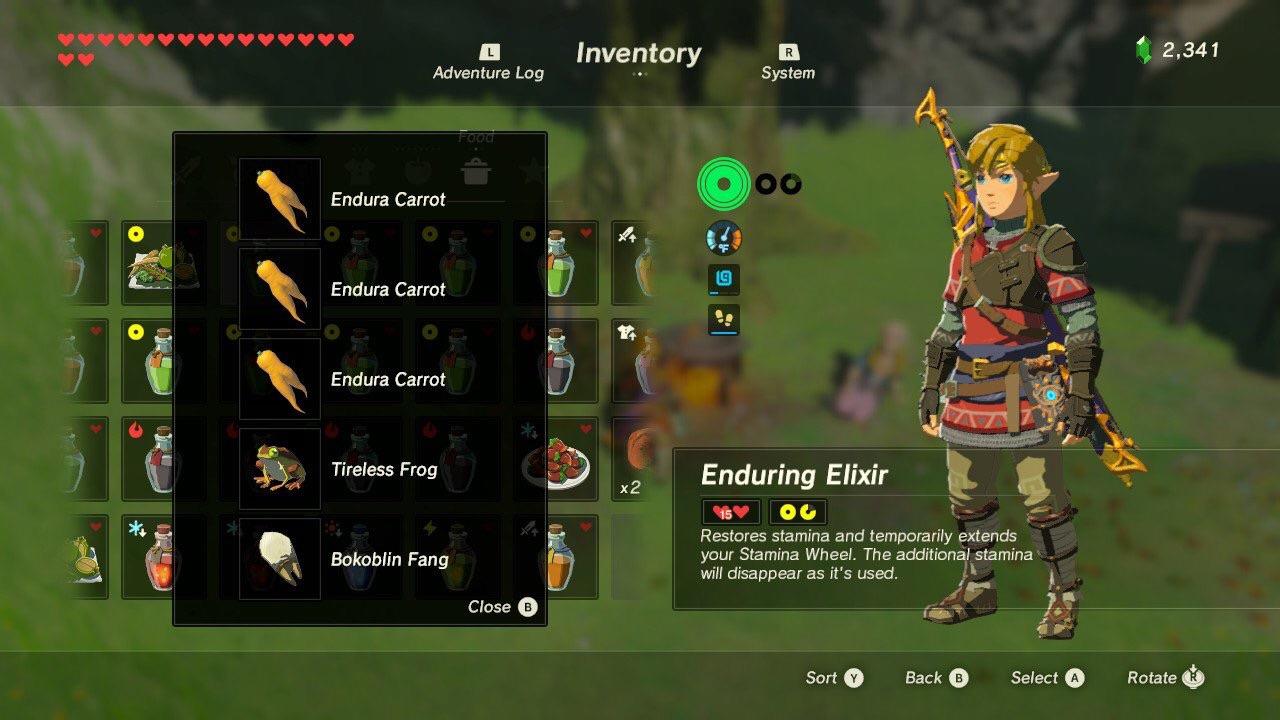
Task: Click the apple Materials tab icon
Action: point(415,170)
